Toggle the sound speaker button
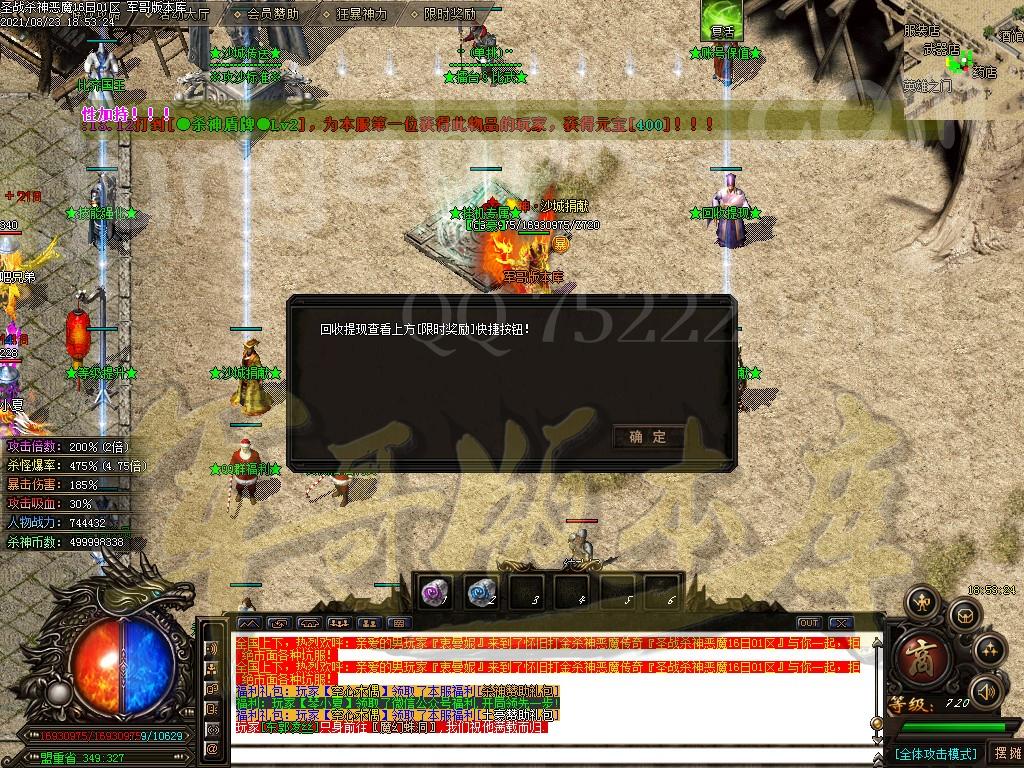 pos(987,691)
